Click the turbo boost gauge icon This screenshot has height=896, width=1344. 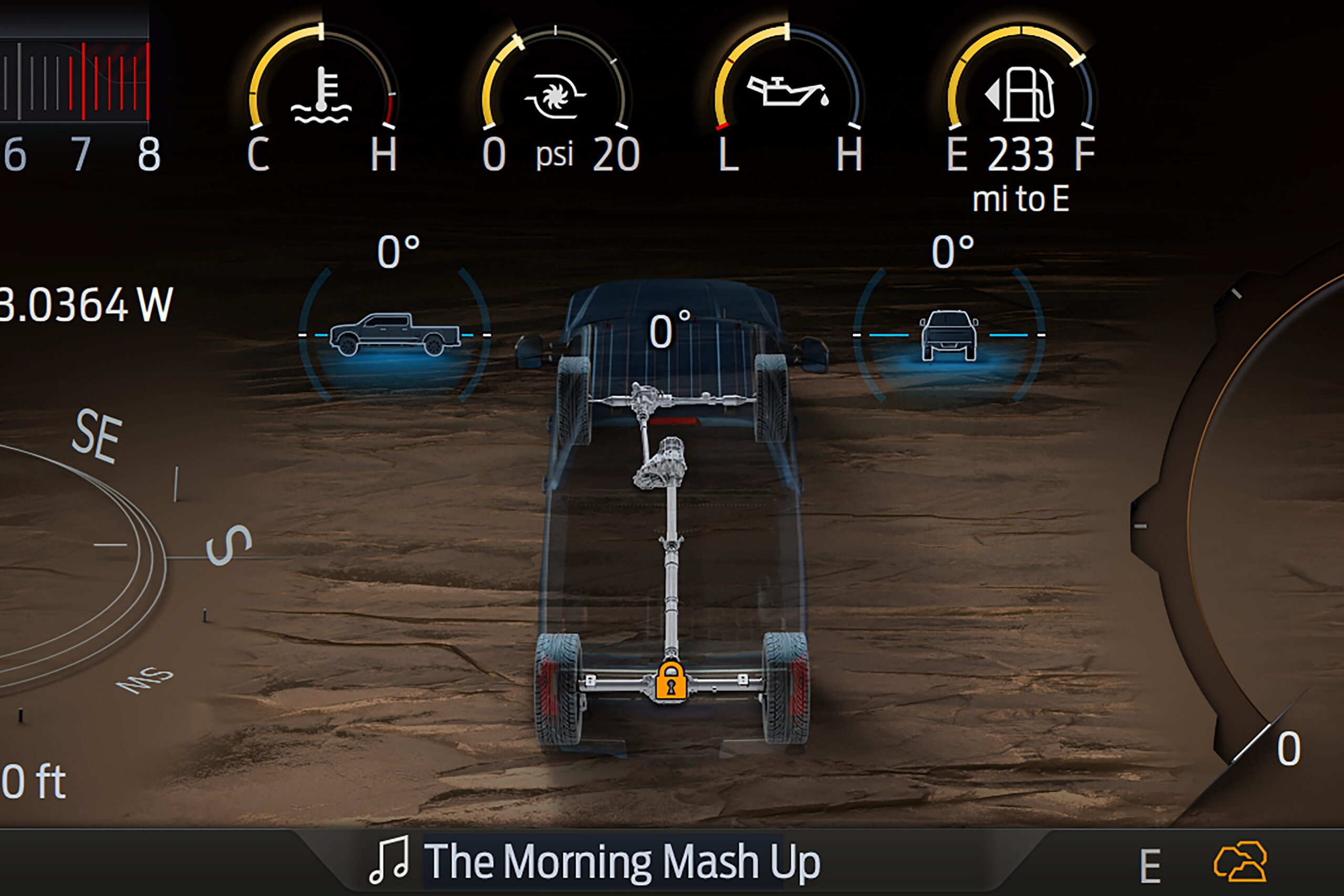tap(555, 96)
